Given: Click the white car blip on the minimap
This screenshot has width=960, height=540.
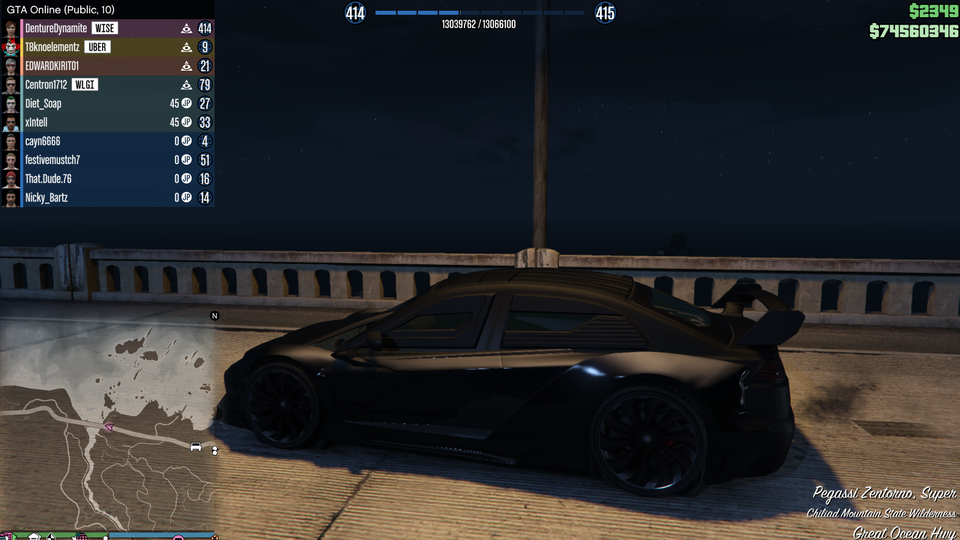Looking at the screenshot, I should [196, 446].
